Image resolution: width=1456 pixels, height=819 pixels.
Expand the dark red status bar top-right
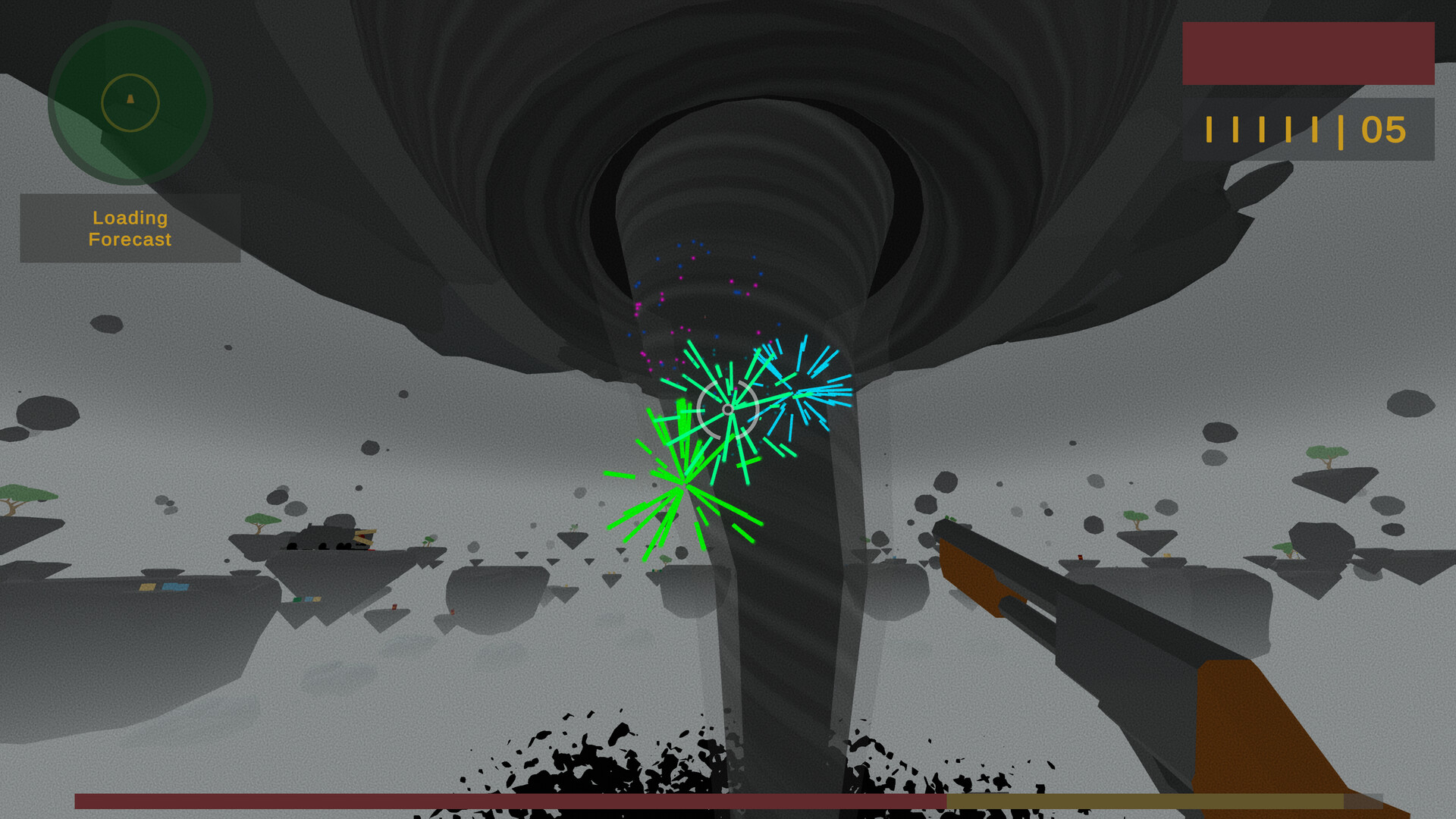click(x=1307, y=53)
